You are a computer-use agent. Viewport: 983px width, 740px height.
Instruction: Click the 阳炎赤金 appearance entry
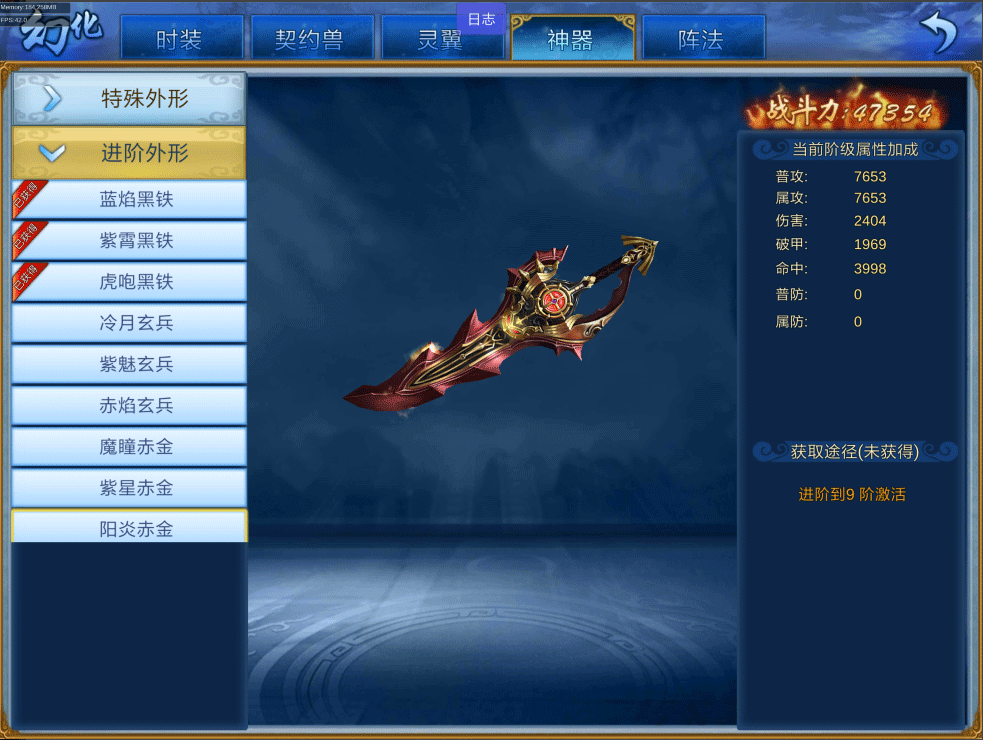[x=136, y=528]
